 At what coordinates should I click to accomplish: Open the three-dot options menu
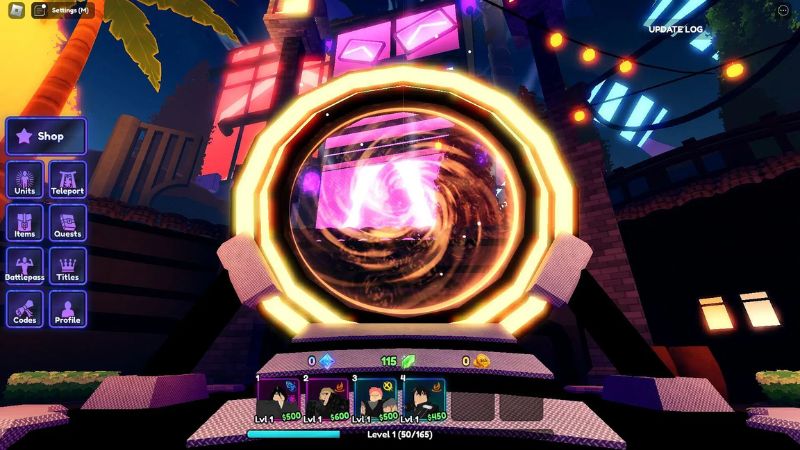(x=782, y=10)
